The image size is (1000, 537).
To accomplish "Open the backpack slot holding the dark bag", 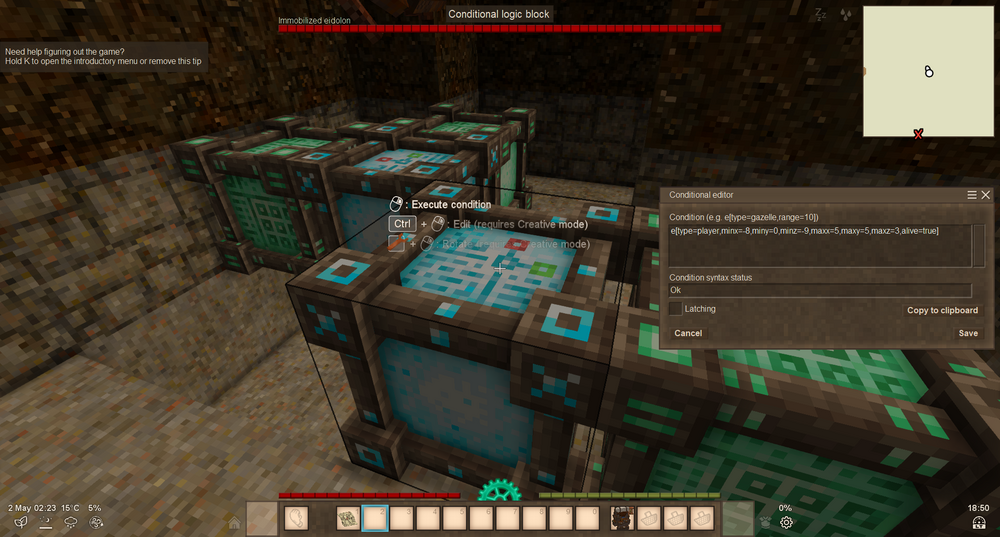I will tap(624, 518).
